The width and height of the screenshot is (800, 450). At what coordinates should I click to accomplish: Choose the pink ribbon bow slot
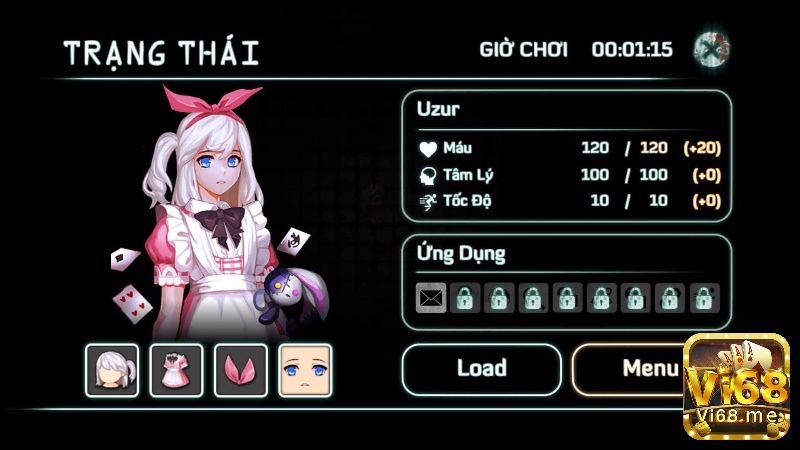(241, 370)
